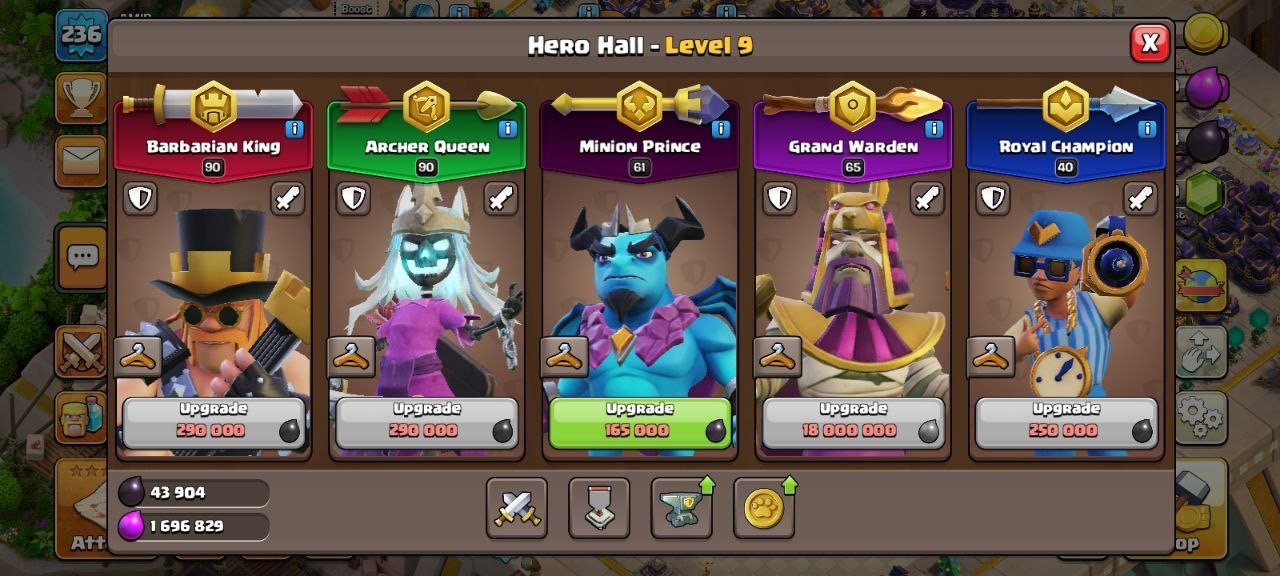Open Grand Warden info
This screenshot has height=576, width=1280.
click(x=934, y=129)
